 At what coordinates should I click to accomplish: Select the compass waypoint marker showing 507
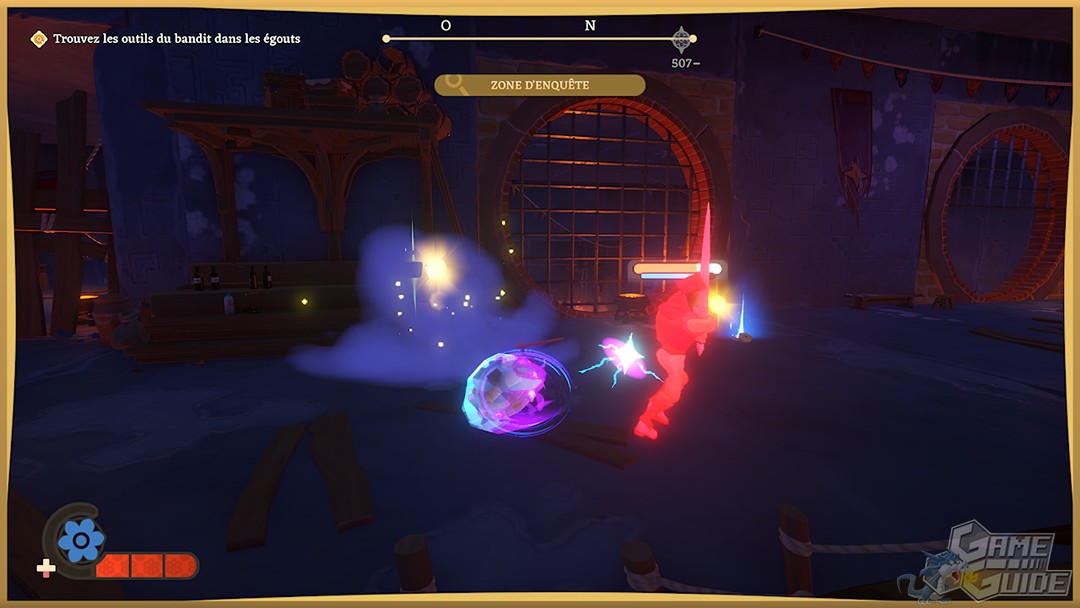point(682,40)
